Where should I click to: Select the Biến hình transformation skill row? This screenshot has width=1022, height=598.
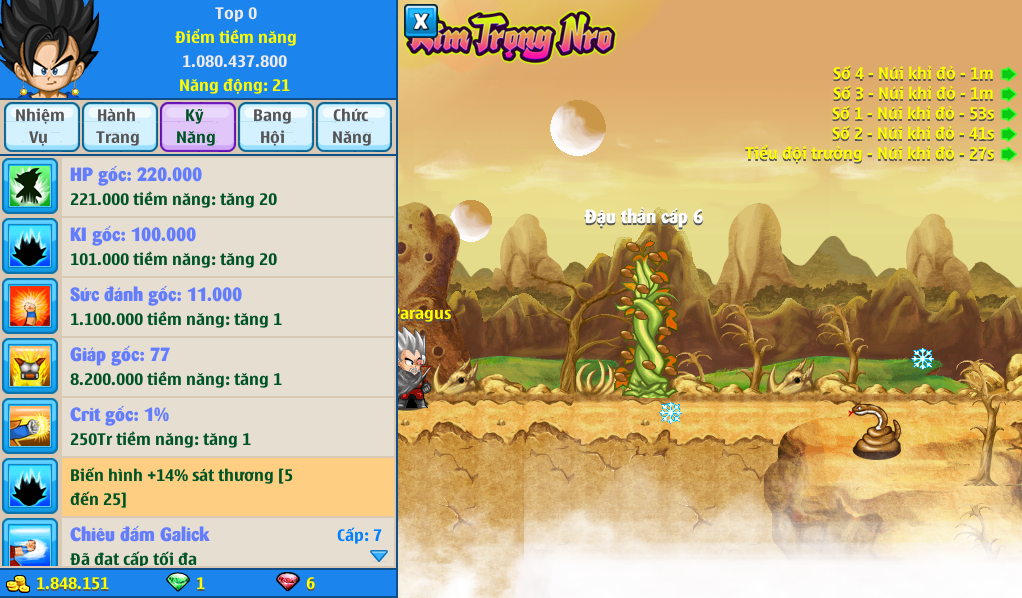[x=198, y=487]
